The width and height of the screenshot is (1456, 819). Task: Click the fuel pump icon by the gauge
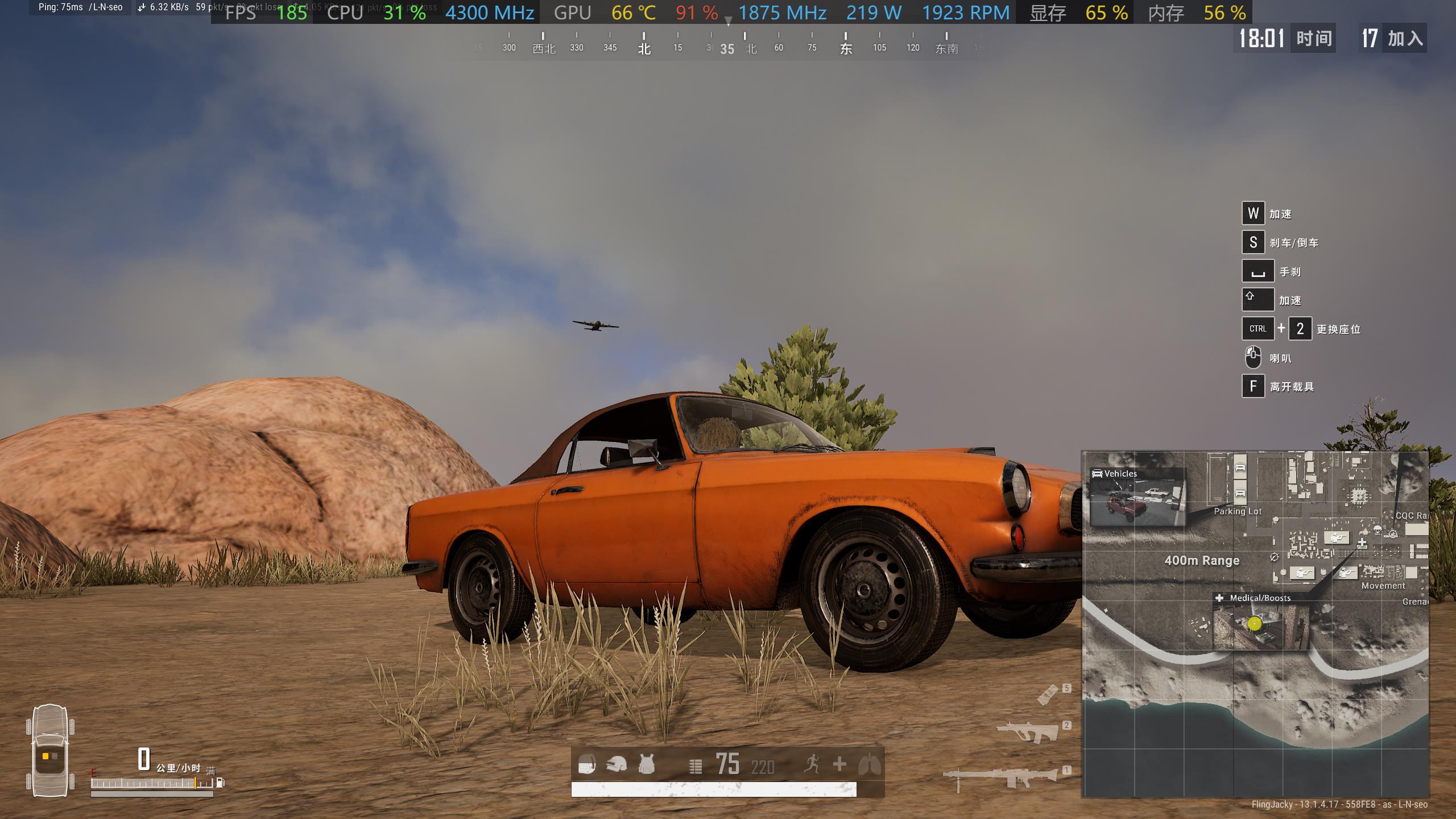pos(221,783)
